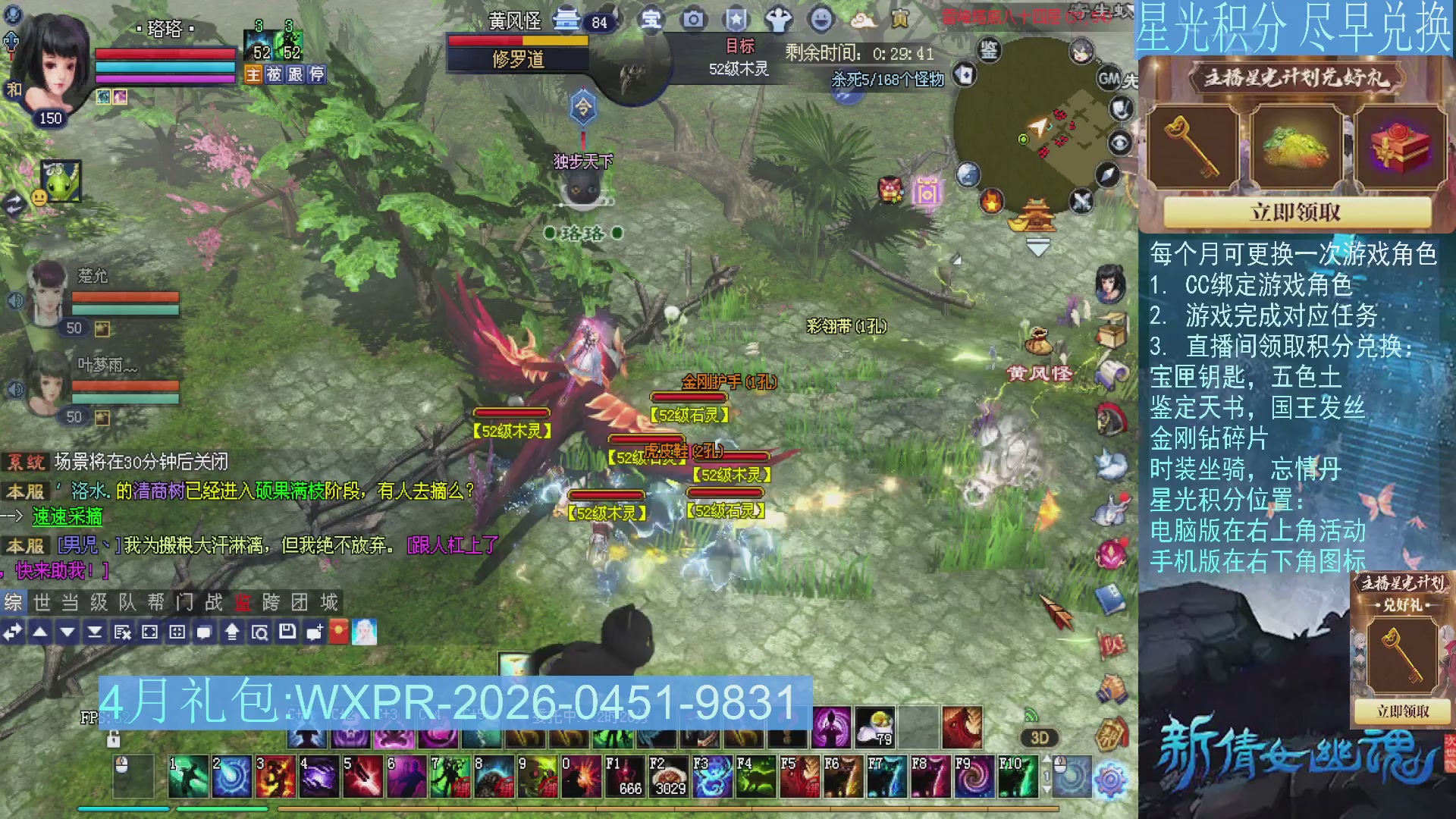Use the F2 food item slot (3029)
The height and width of the screenshot is (819, 1456).
[670, 777]
